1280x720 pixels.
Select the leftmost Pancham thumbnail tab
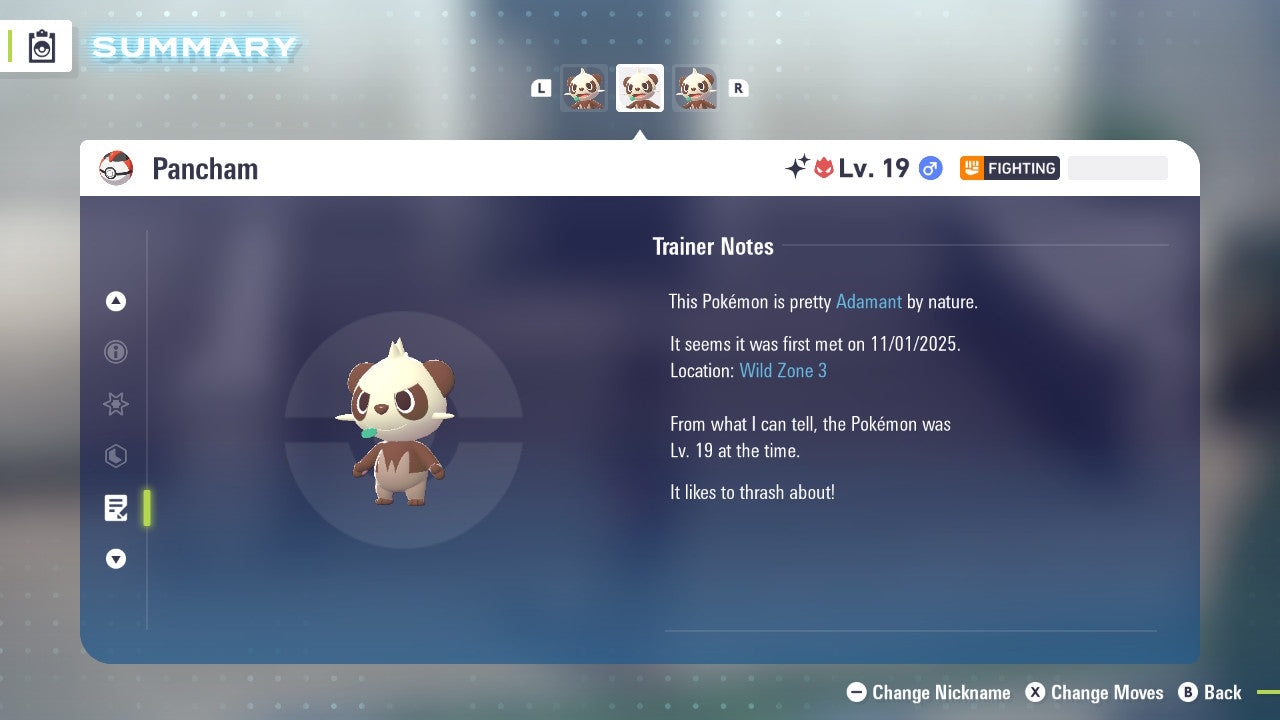(584, 88)
